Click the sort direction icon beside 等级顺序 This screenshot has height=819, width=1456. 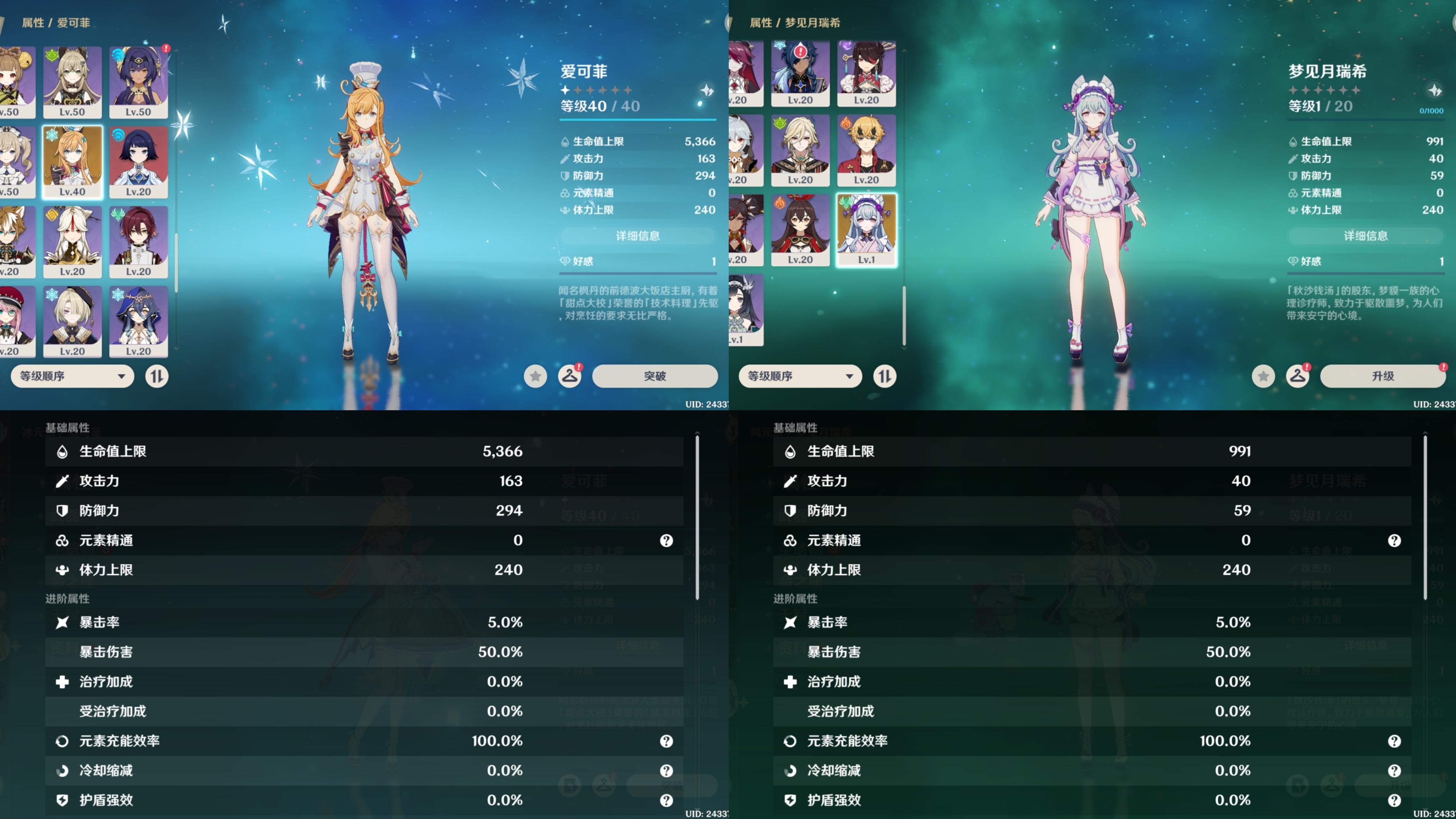click(x=157, y=376)
